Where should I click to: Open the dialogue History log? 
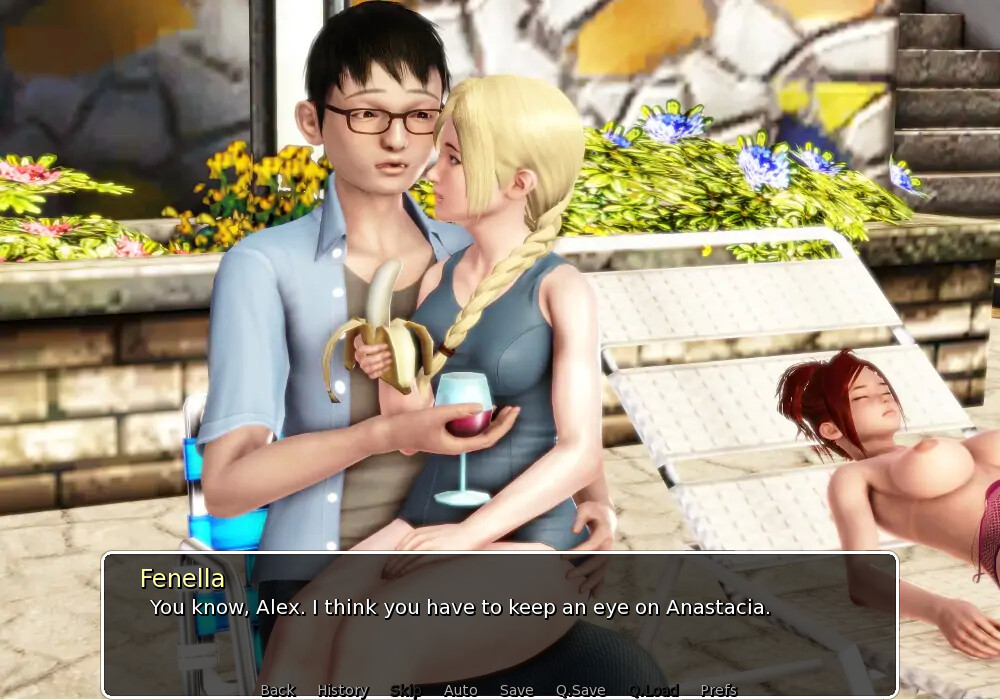(343, 690)
